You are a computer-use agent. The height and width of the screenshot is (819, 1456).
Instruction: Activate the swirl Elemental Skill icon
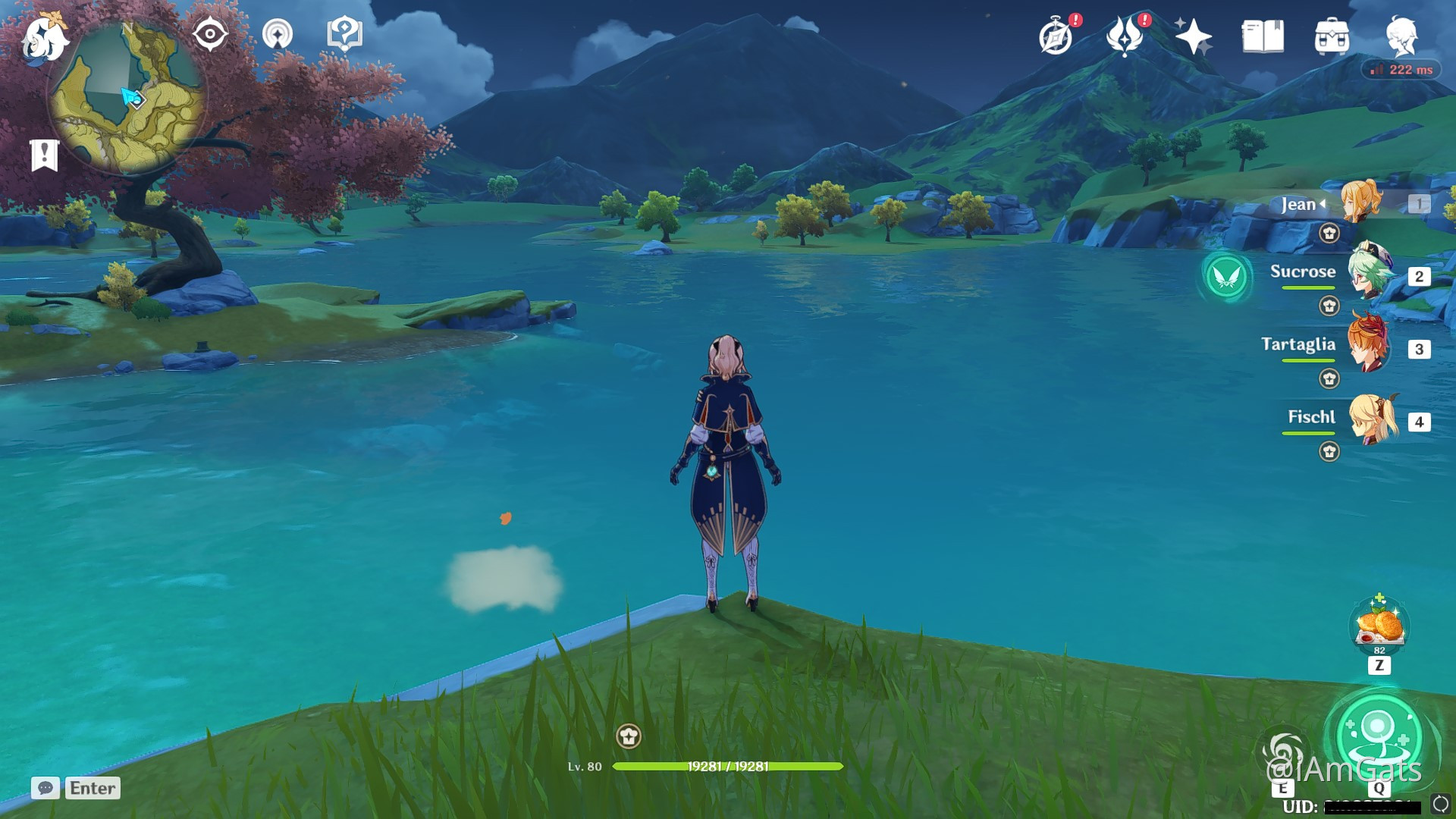tap(1283, 752)
